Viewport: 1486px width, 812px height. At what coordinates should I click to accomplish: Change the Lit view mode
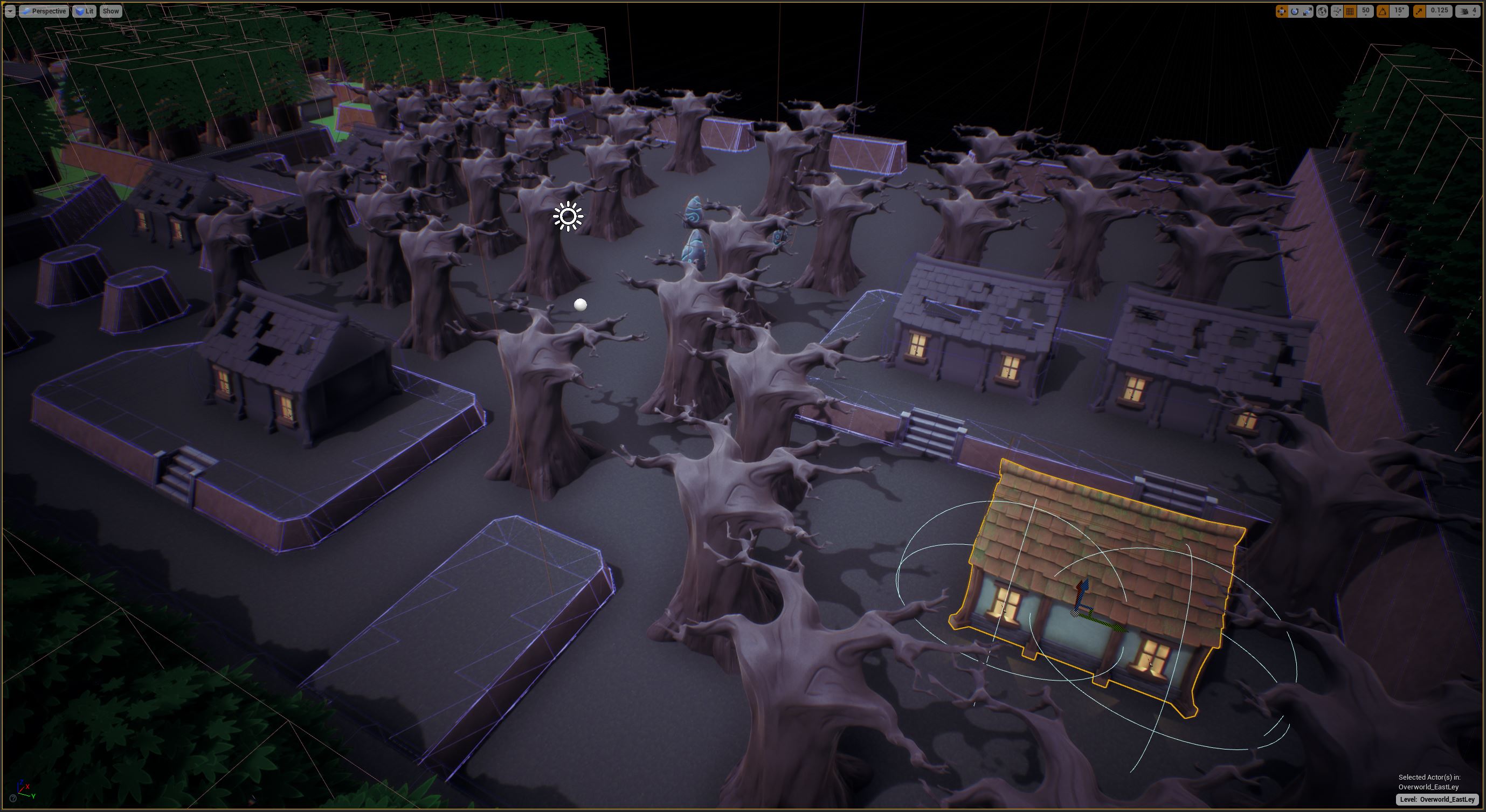click(84, 11)
